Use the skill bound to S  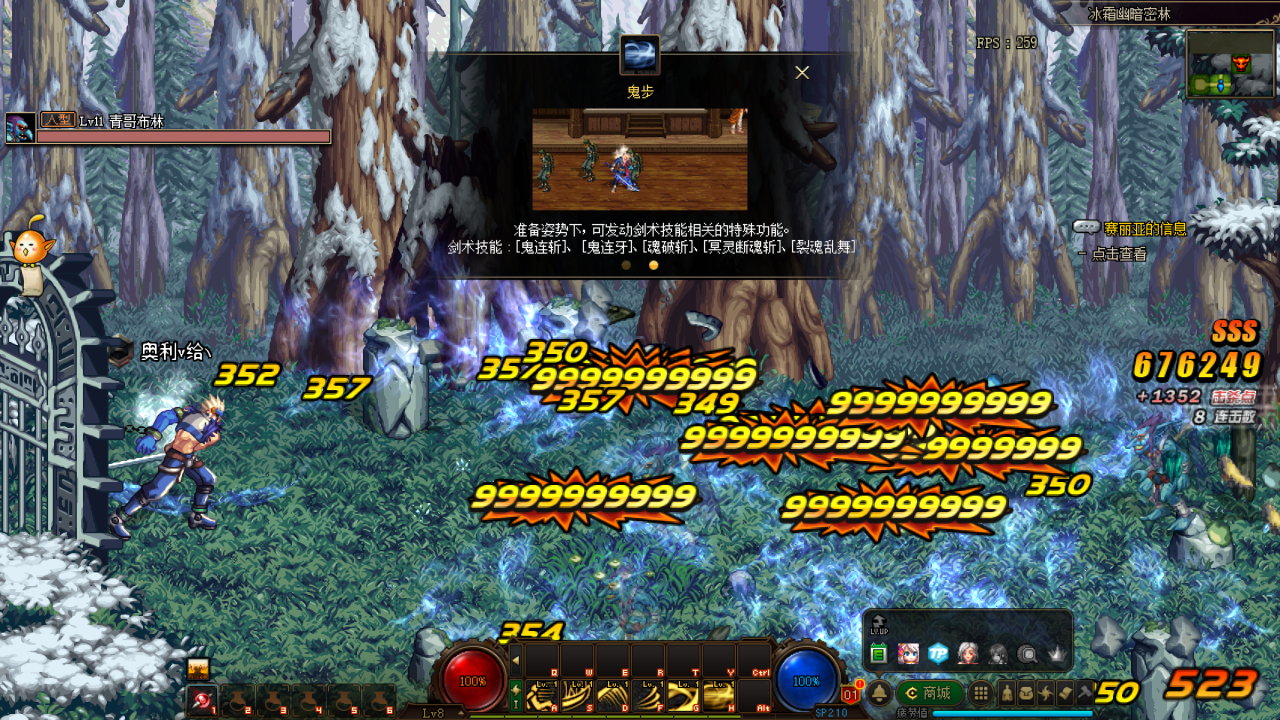(x=577, y=695)
